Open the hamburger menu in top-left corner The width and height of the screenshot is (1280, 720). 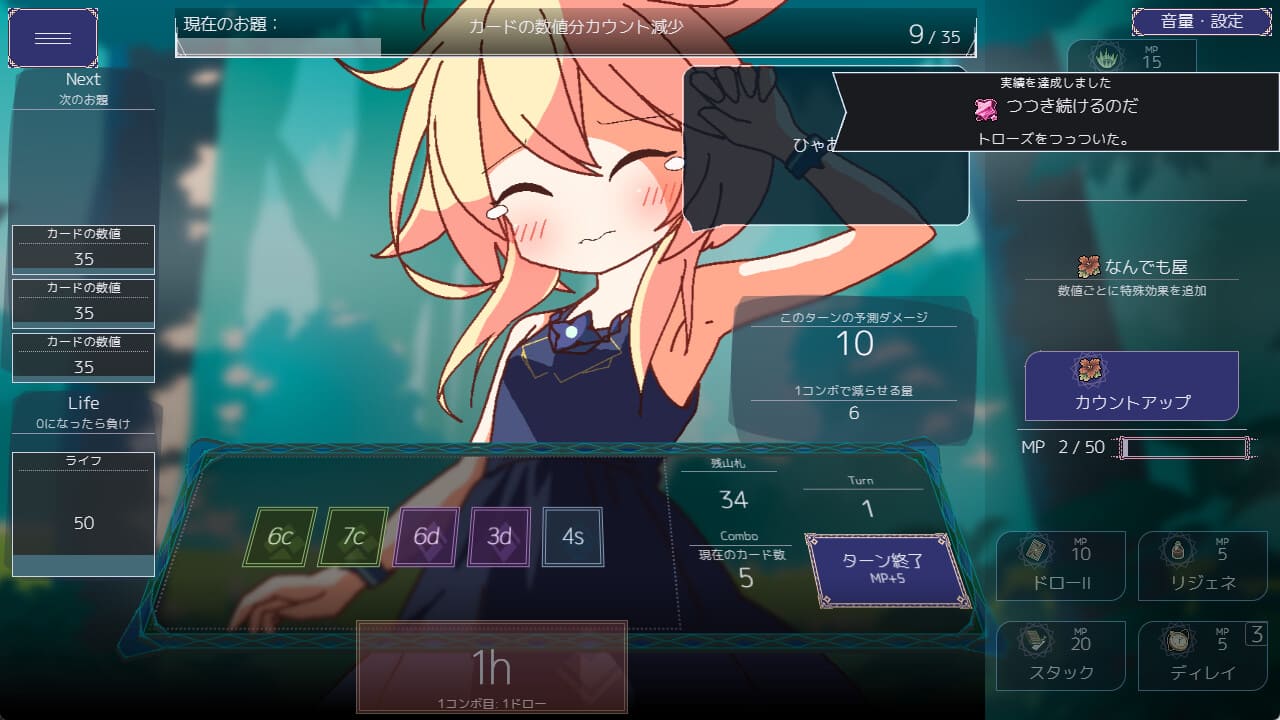(52, 37)
